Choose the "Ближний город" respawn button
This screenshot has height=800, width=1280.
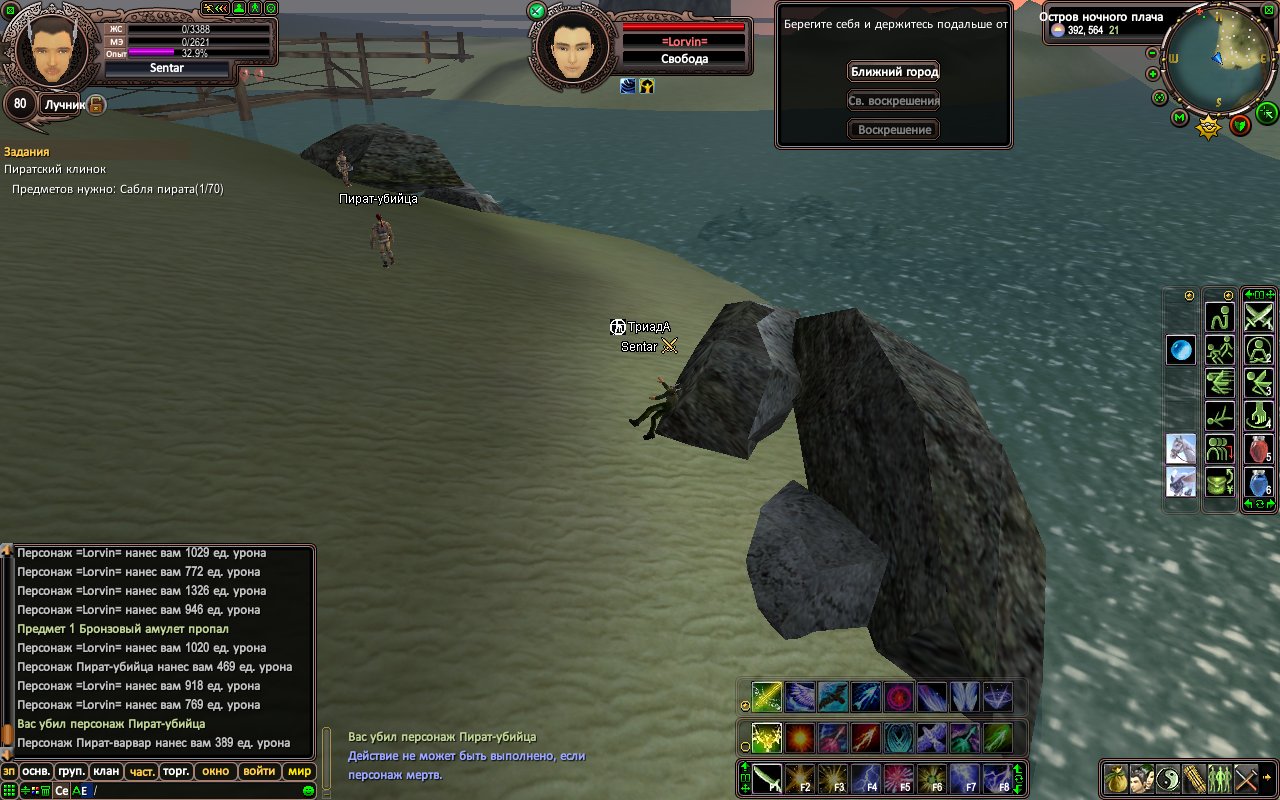click(894, 72)
